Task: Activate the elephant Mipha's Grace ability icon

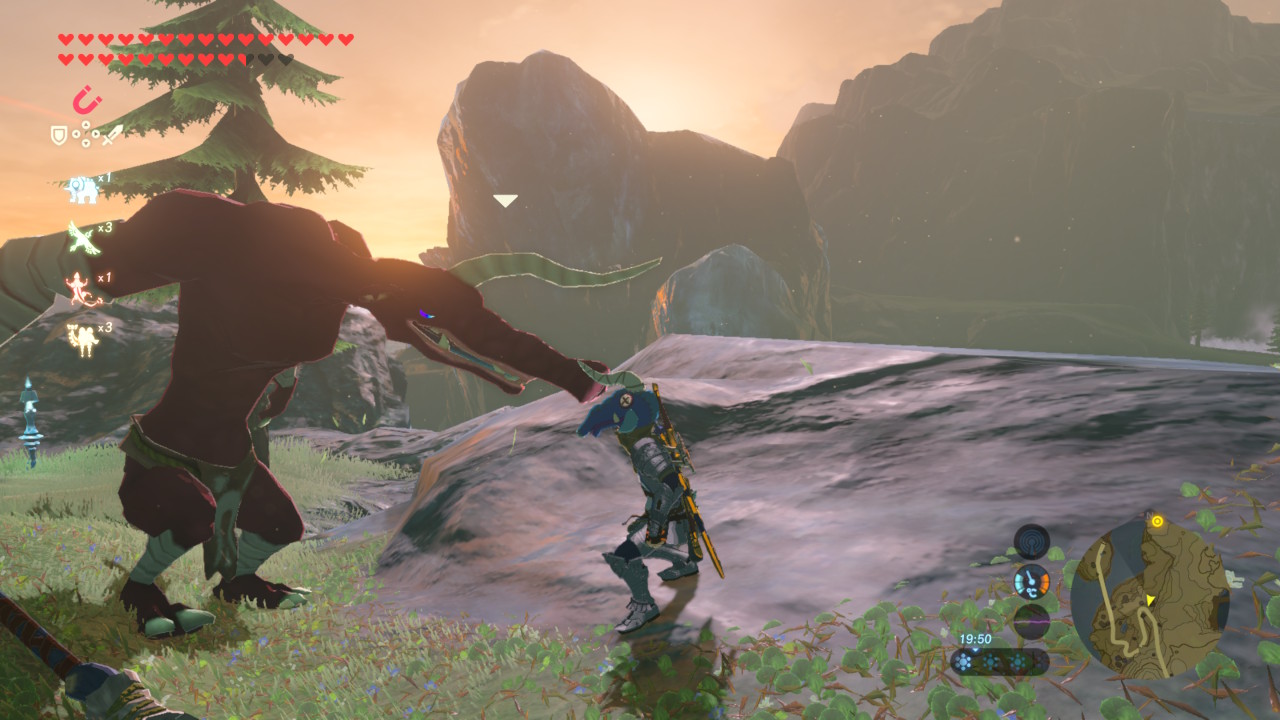Action: pos(81,188)
